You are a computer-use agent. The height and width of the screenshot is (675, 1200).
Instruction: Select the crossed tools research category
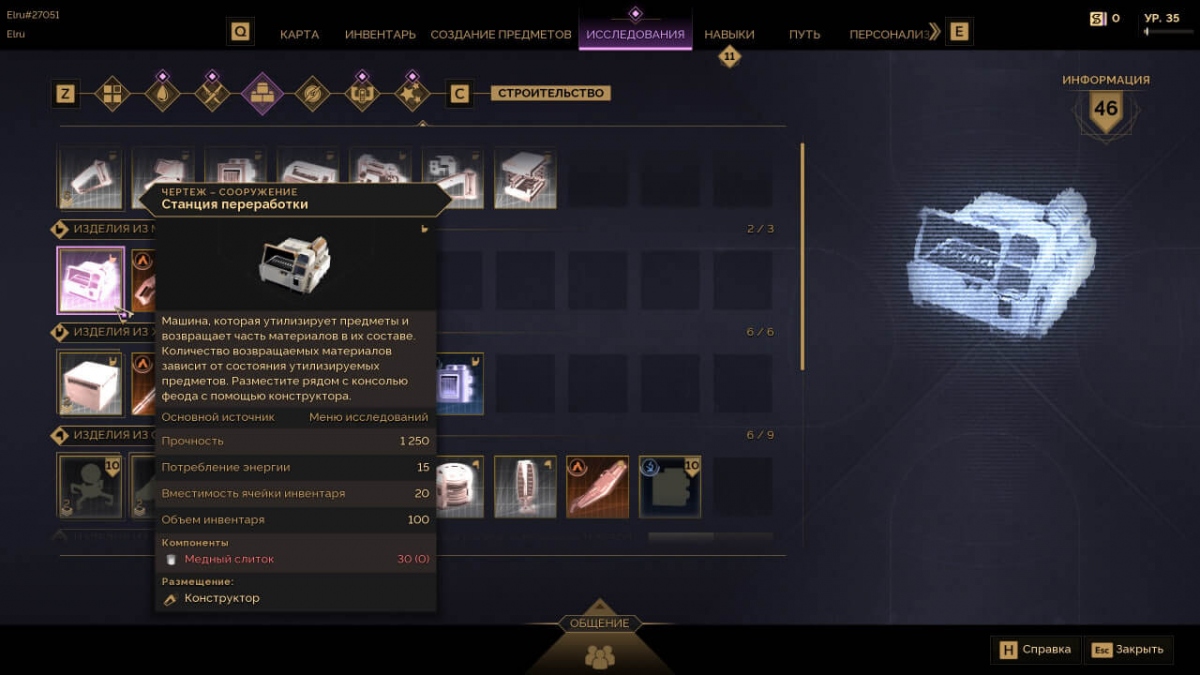coord(212,94)
